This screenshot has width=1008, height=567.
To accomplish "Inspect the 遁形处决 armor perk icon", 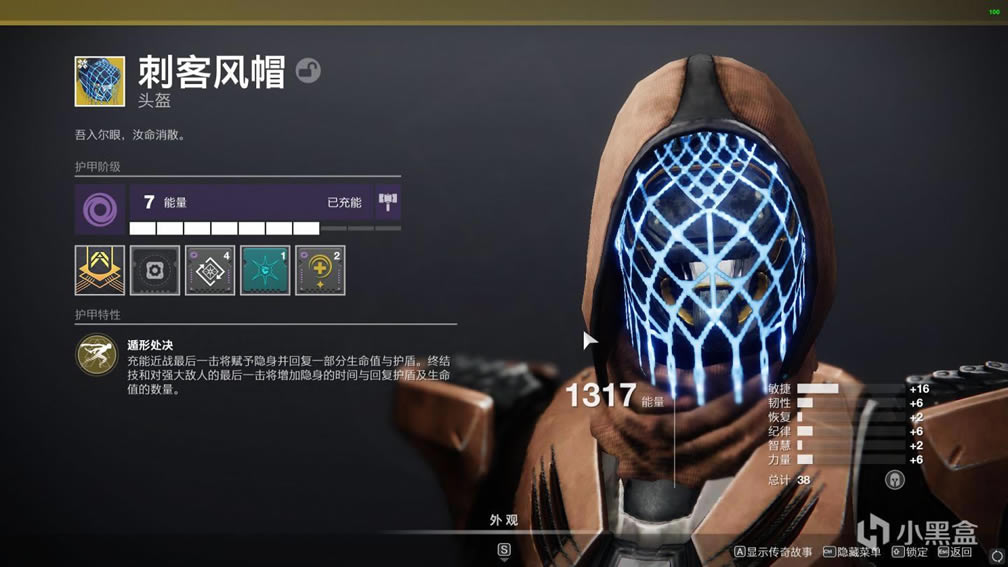I will tap(96, 355).
